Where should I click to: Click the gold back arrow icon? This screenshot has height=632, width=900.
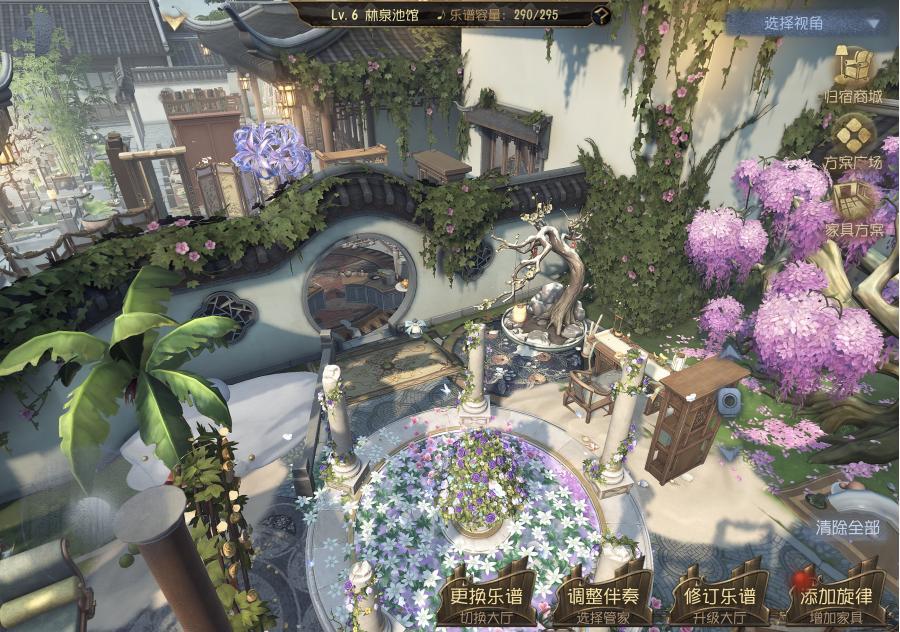pyautogui.click(x=175, y=18)
